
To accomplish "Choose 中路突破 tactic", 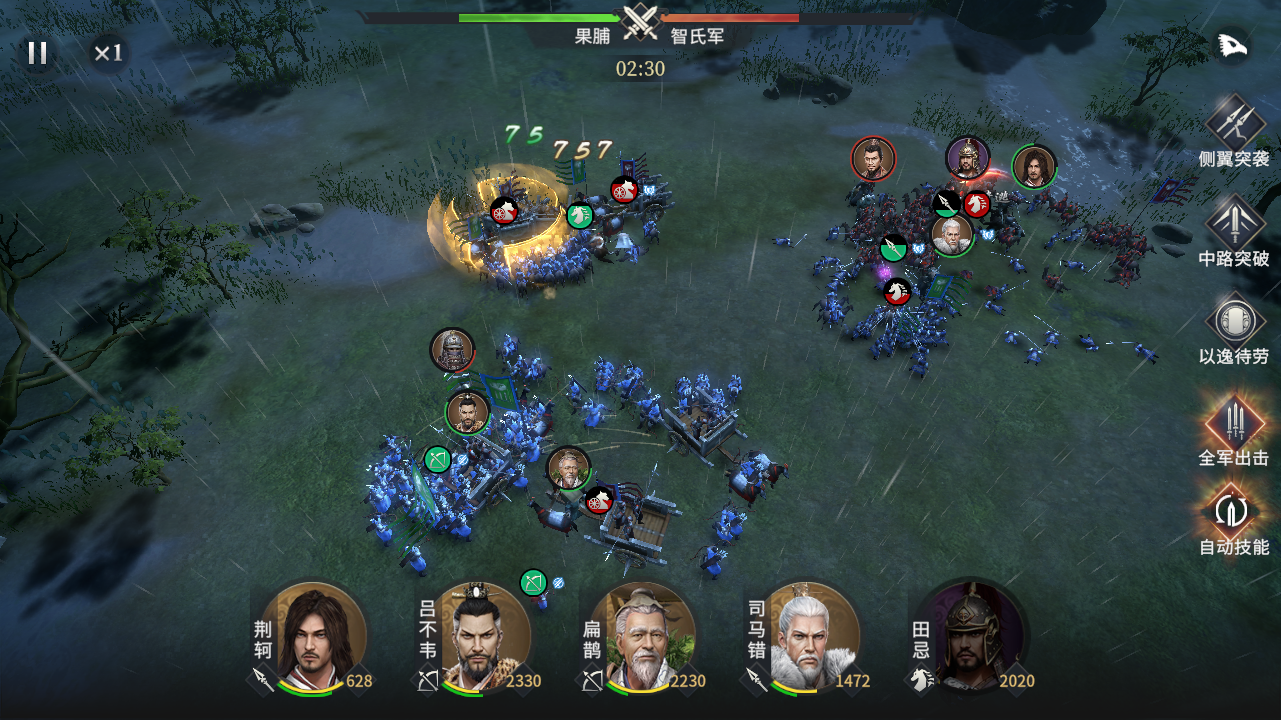I will click(x=1234, y=221).
